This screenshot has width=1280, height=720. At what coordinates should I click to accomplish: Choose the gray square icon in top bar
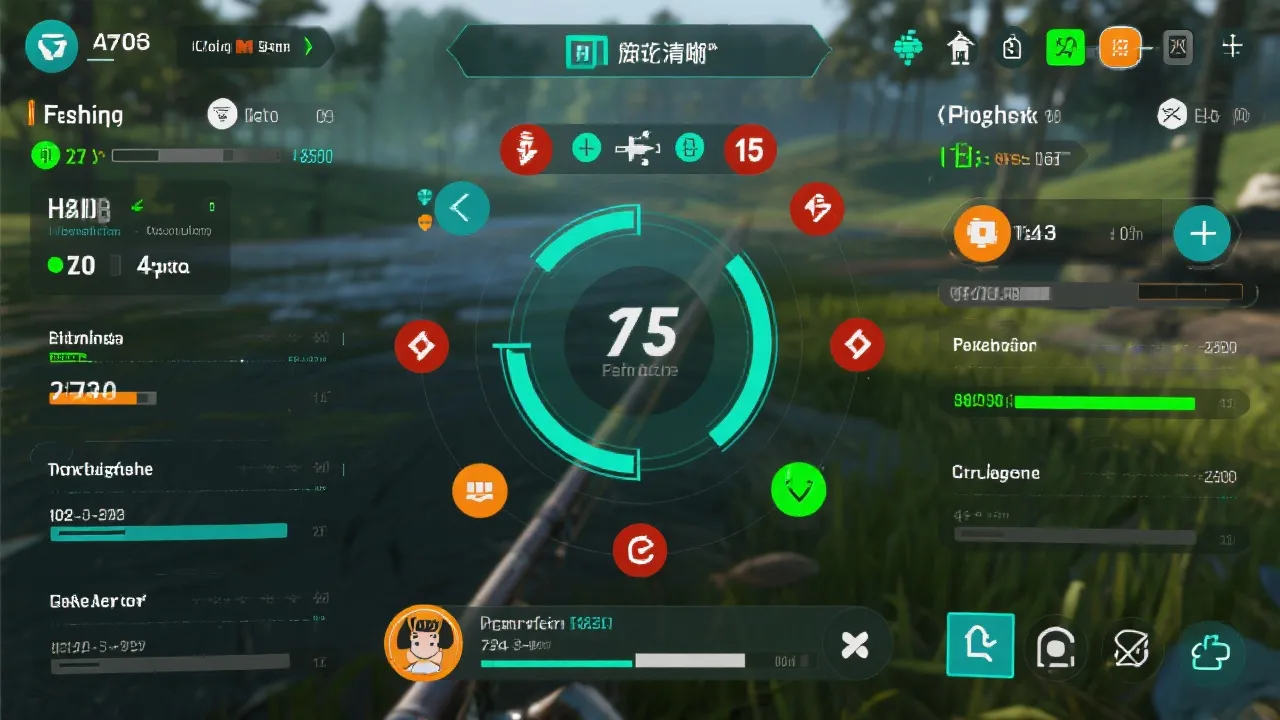click(x=1178, y=46)
